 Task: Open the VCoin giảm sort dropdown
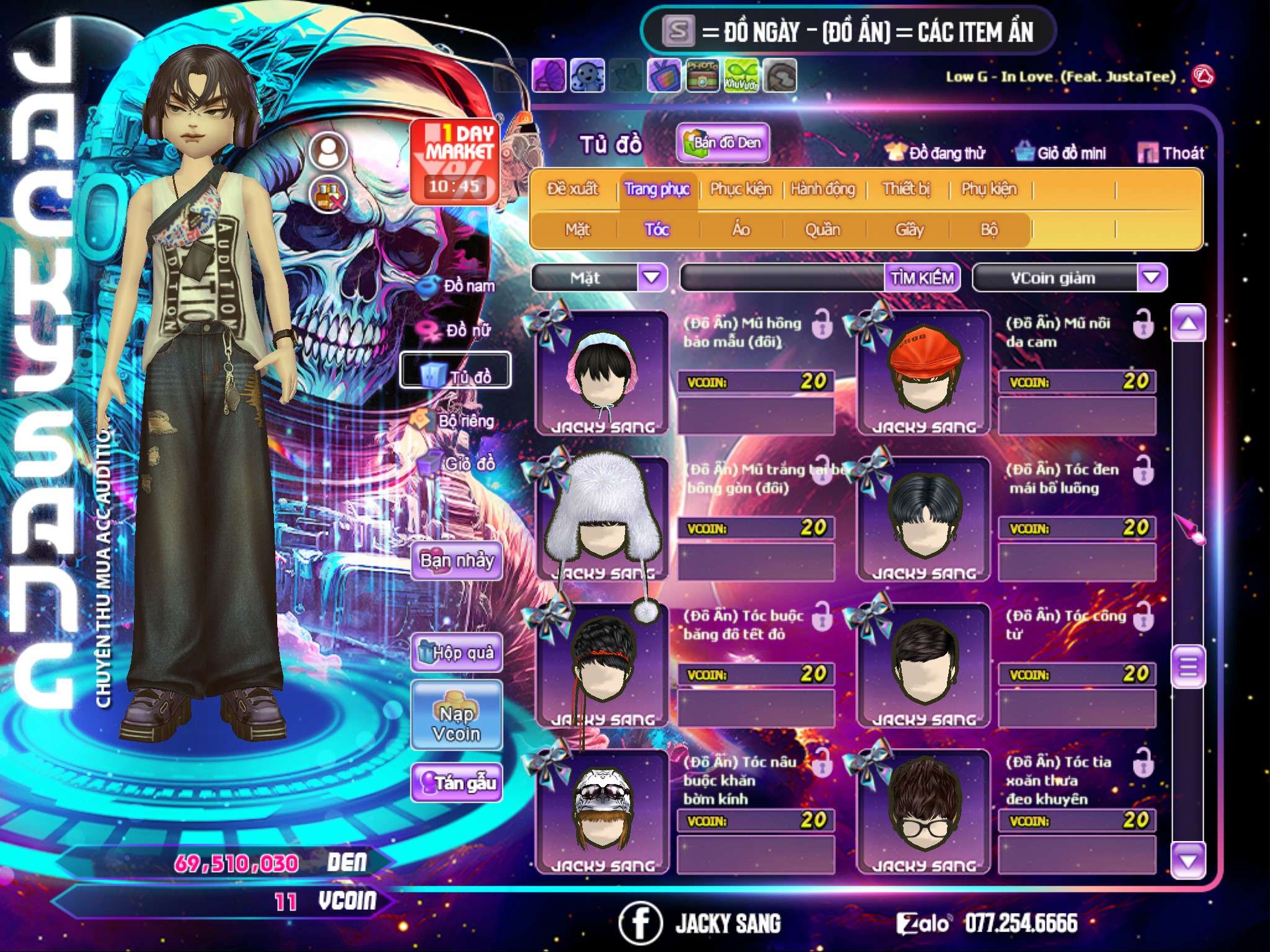(1151, 277)
